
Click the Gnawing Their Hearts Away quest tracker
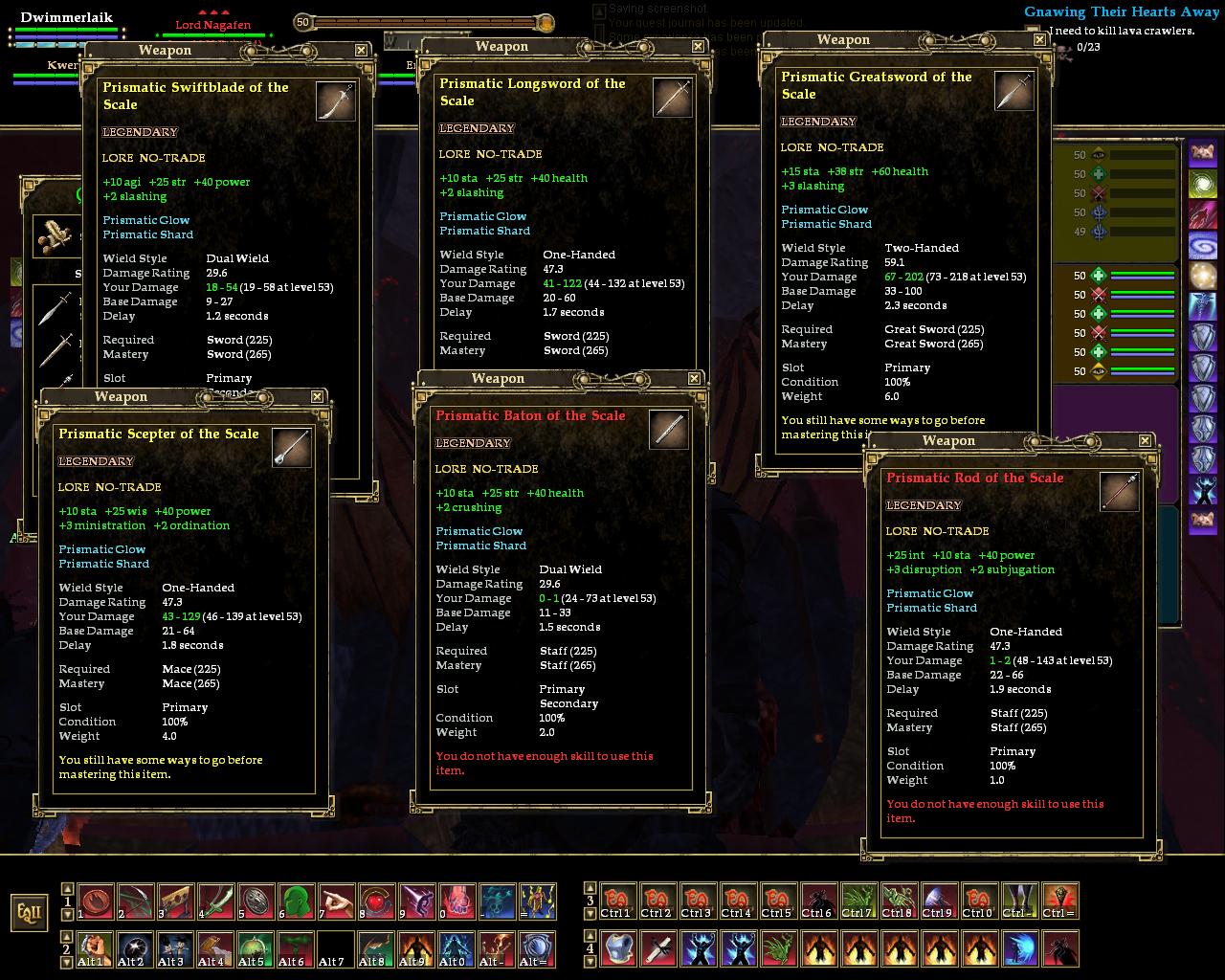1121,11
